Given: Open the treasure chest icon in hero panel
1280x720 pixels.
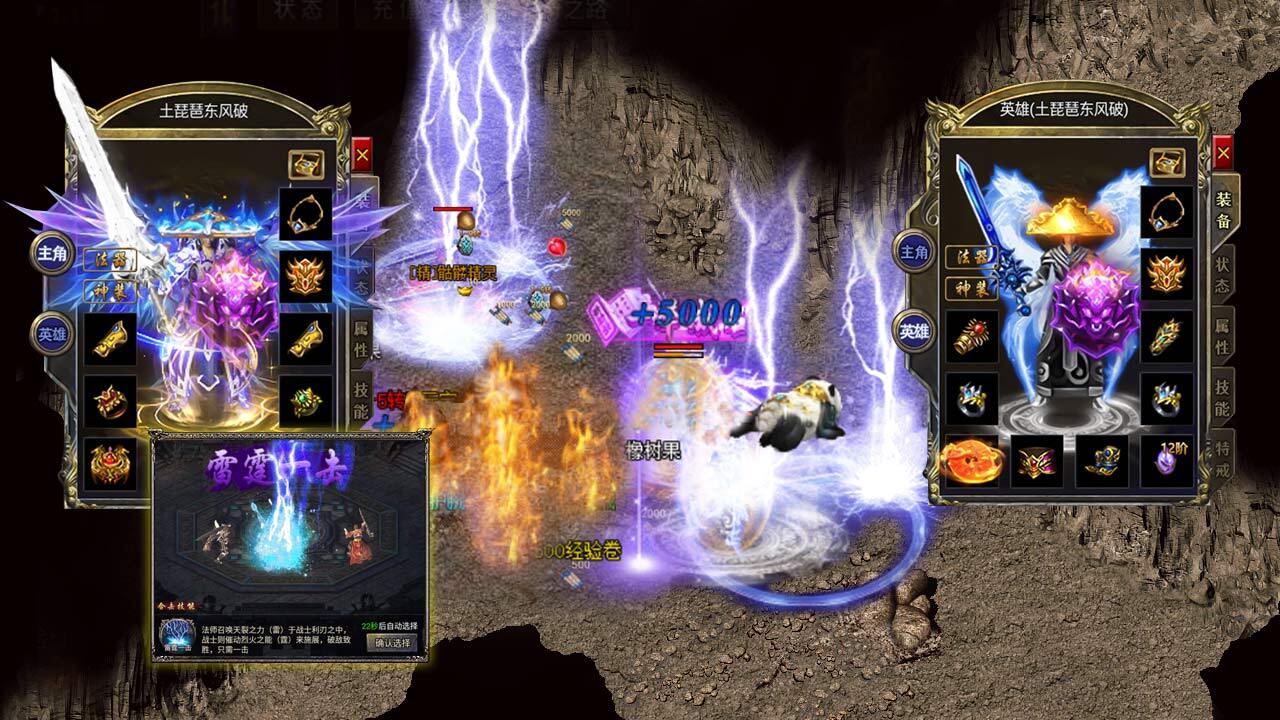Looking at the screenshot, I should (1166, 162).
